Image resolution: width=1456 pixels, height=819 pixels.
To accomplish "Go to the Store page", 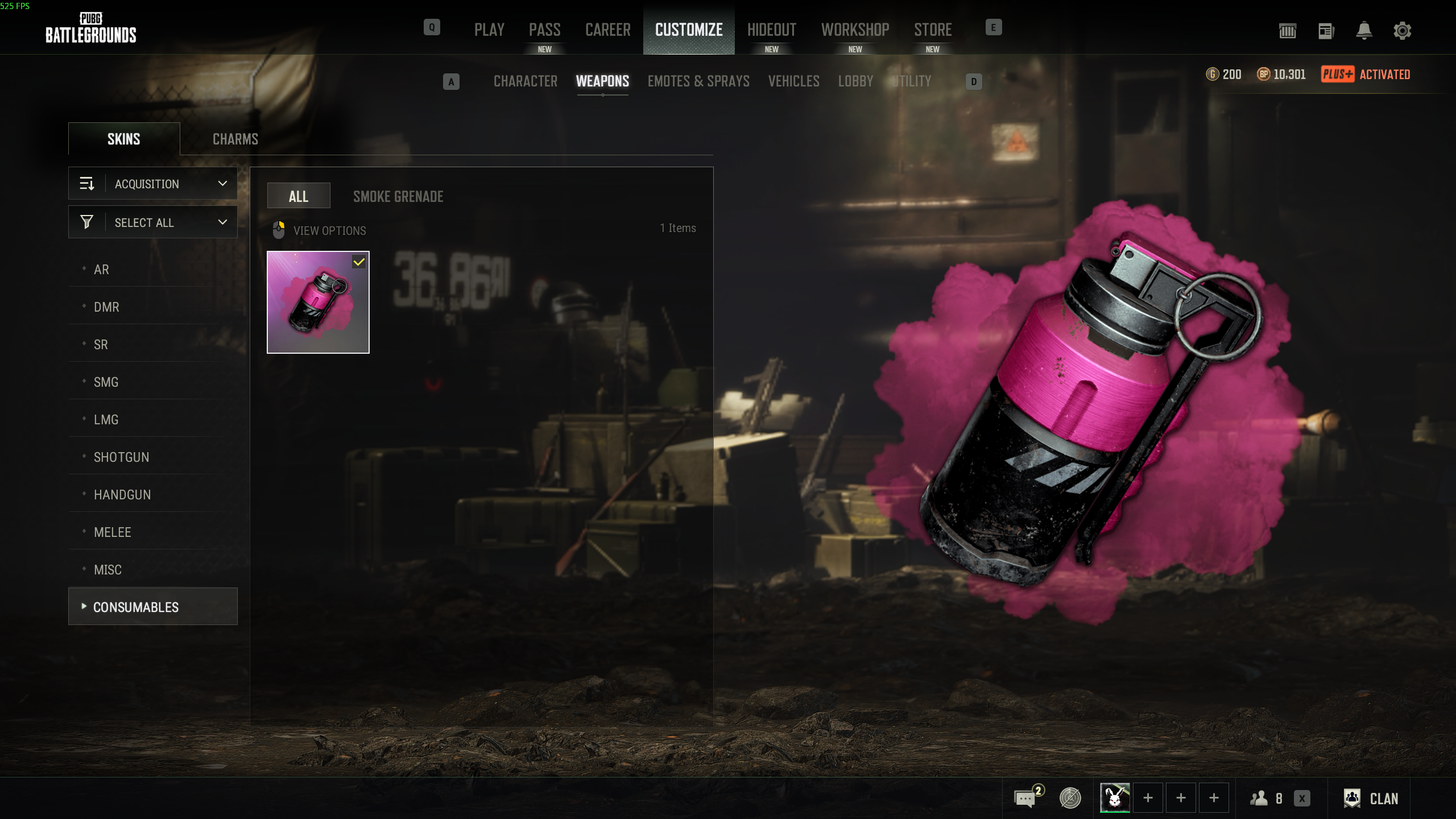I will tap(933, 30).
